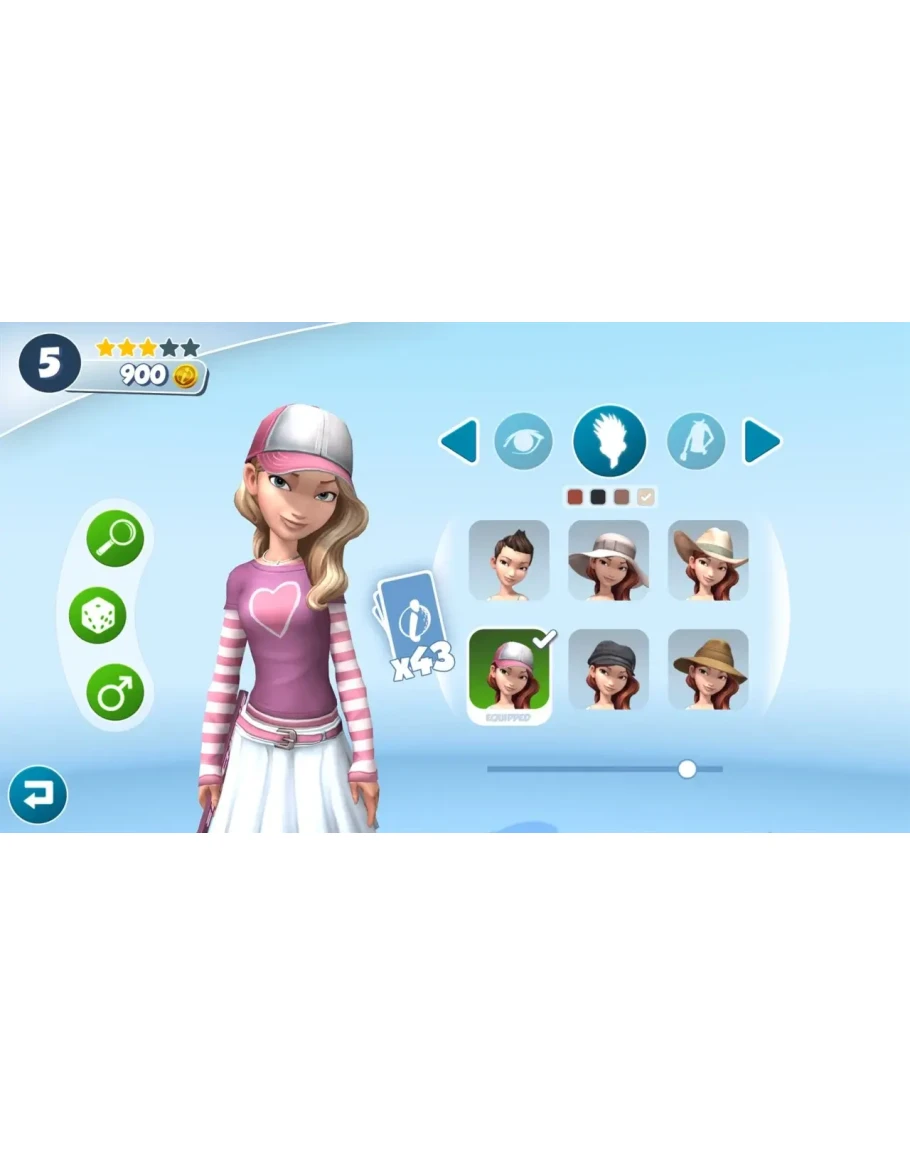Select the equipped pink baseball cap

[509, 672]
